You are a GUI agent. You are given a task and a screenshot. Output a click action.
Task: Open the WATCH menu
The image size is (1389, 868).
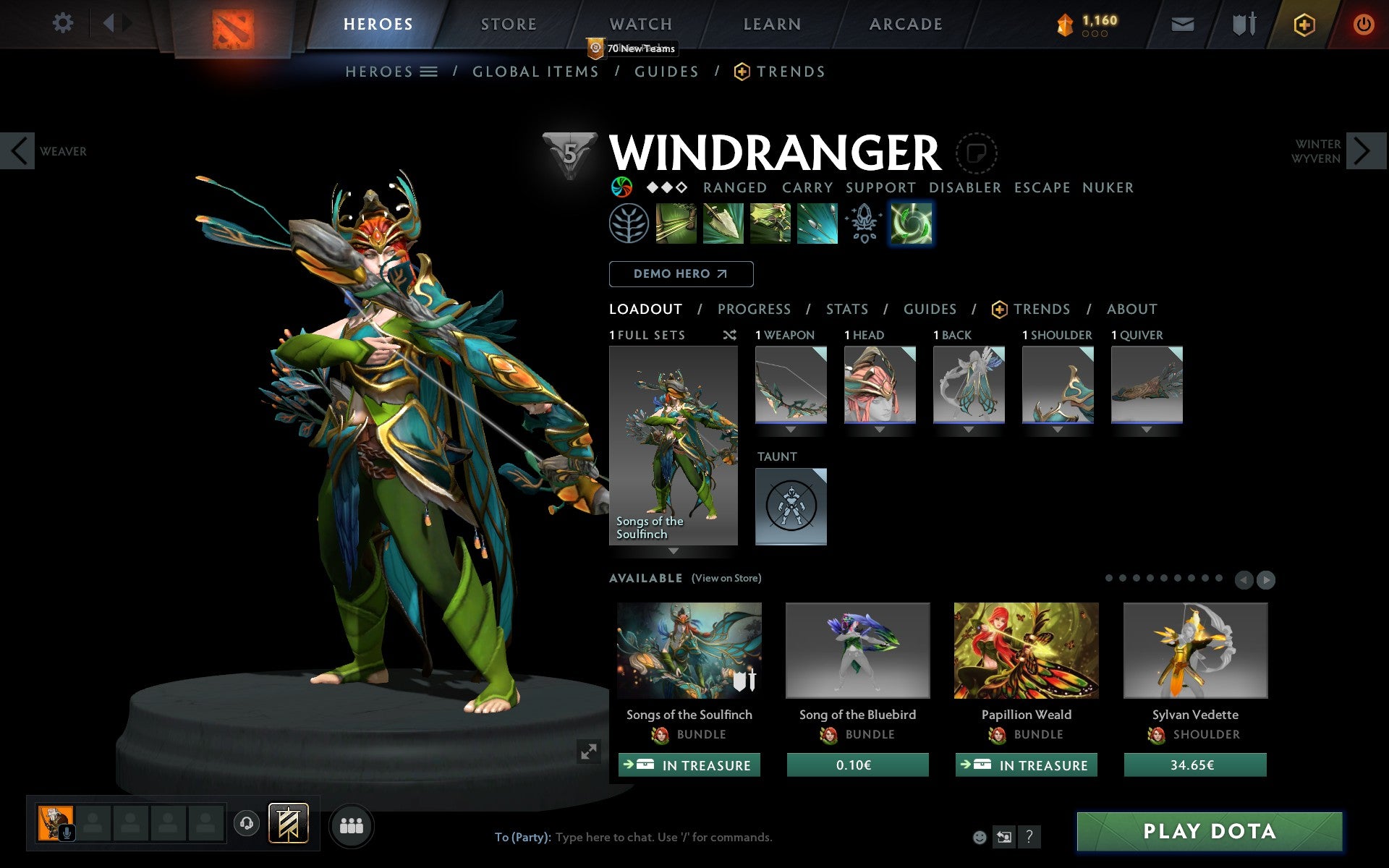(640, 24)
